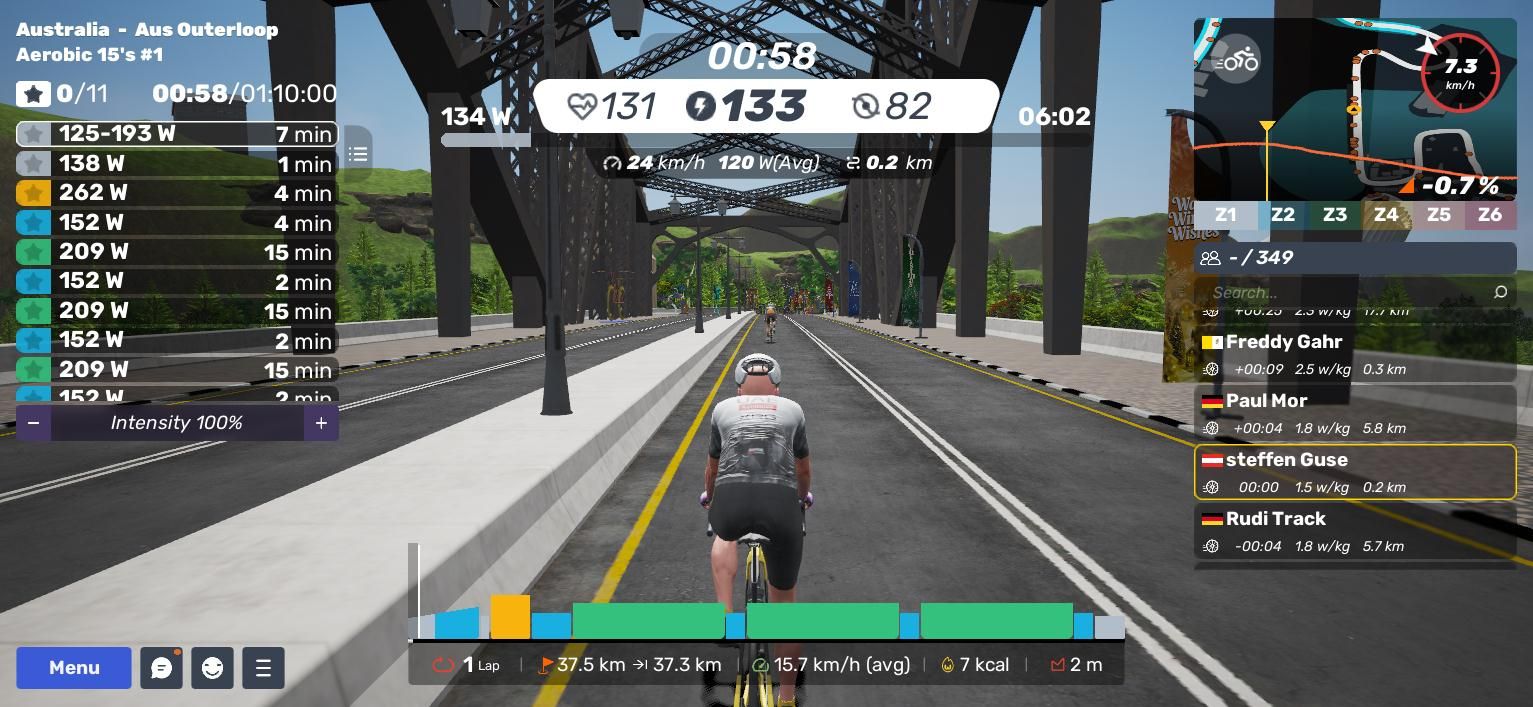
Task: Select the 138 W one-minute block
Action: (x=176, y=163)
